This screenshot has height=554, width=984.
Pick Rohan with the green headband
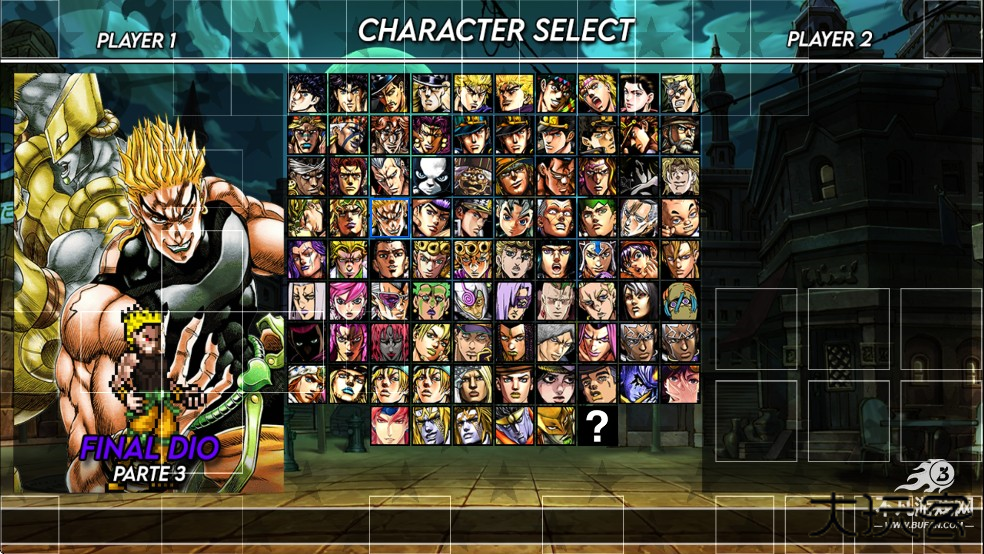pos(597,218)
